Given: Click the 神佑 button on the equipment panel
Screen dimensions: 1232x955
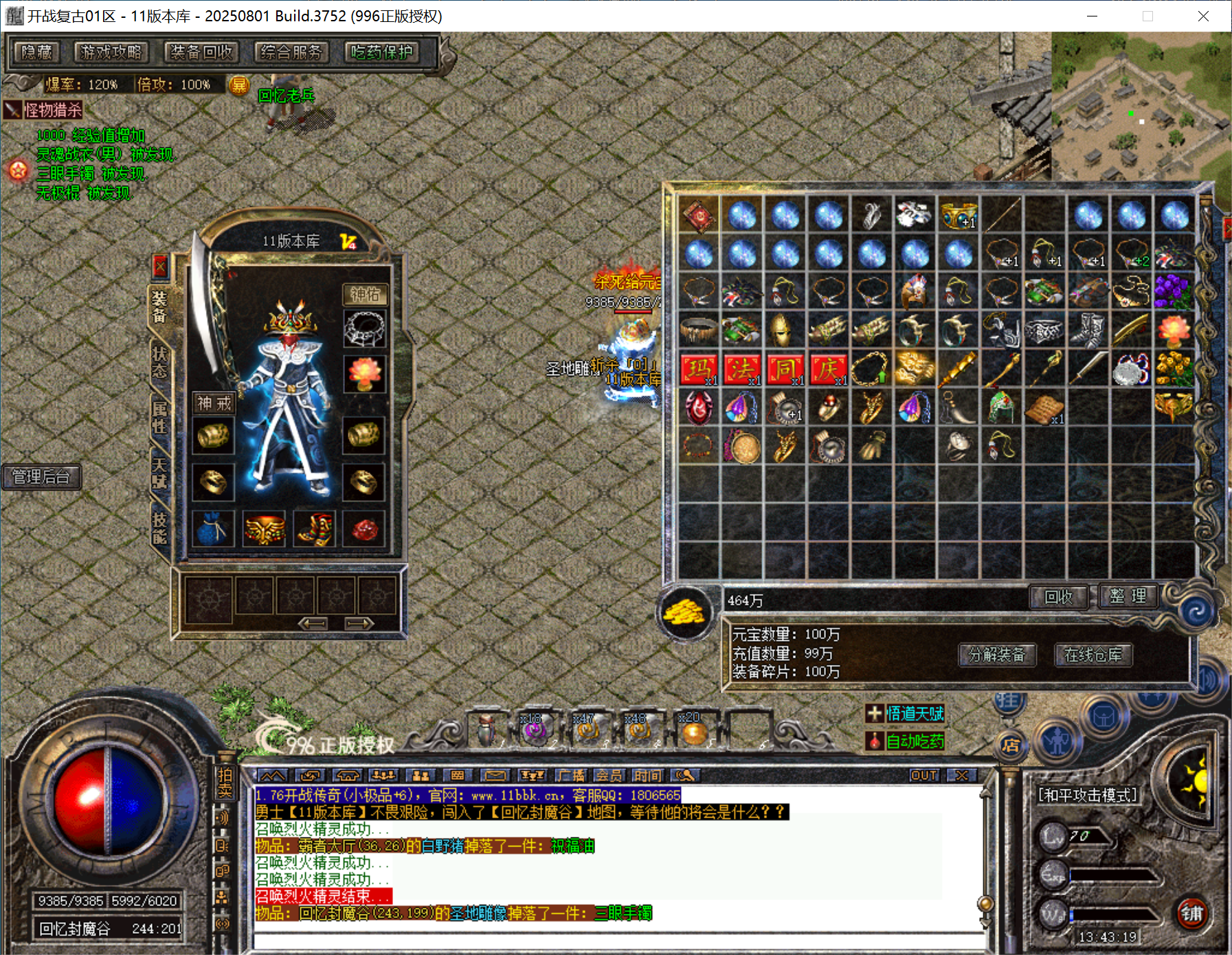Looking at the screenshot, I should coord(365,295).
